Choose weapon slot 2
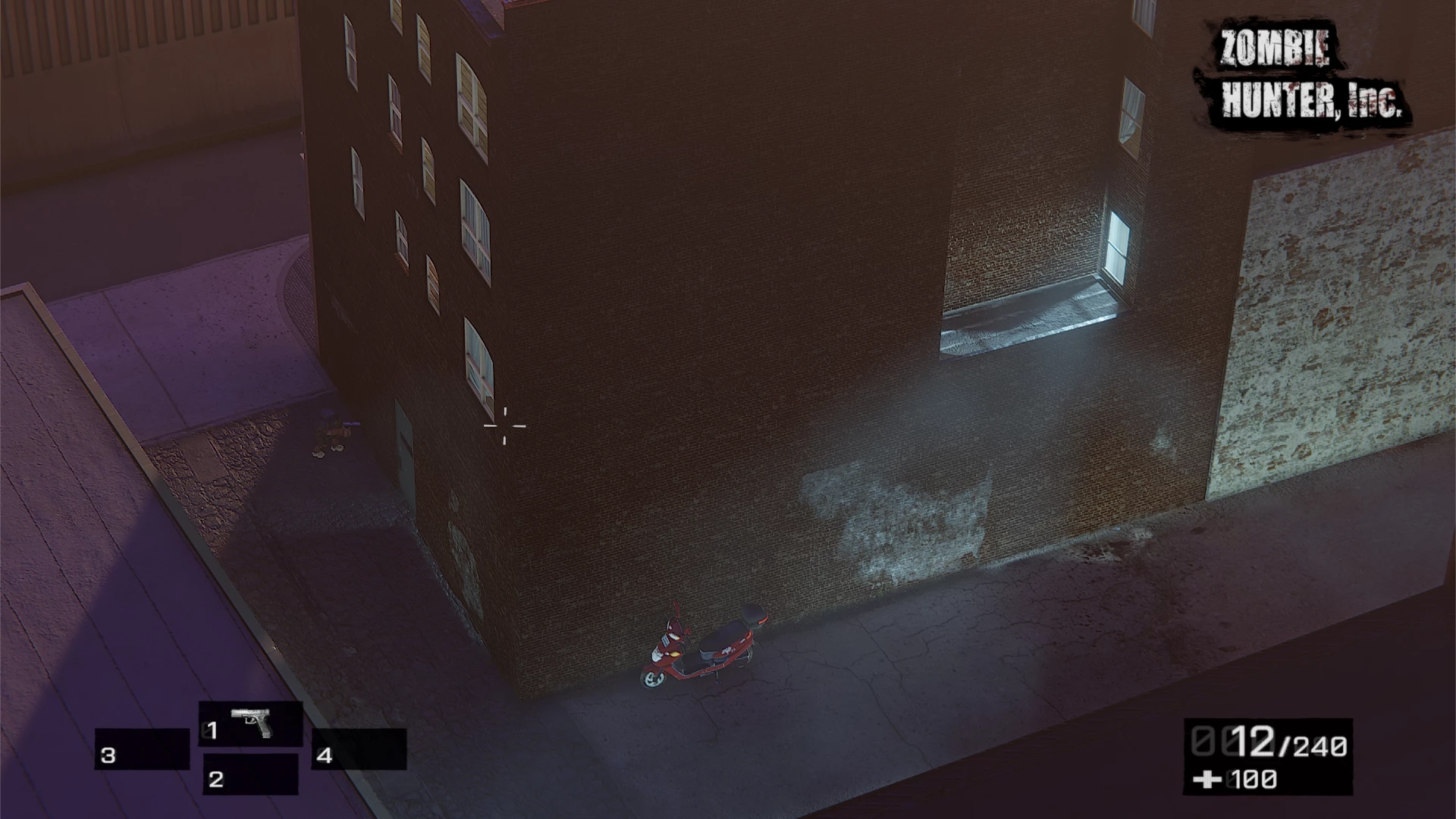The width and height of the screenshot is (1456, 819). 249,775
